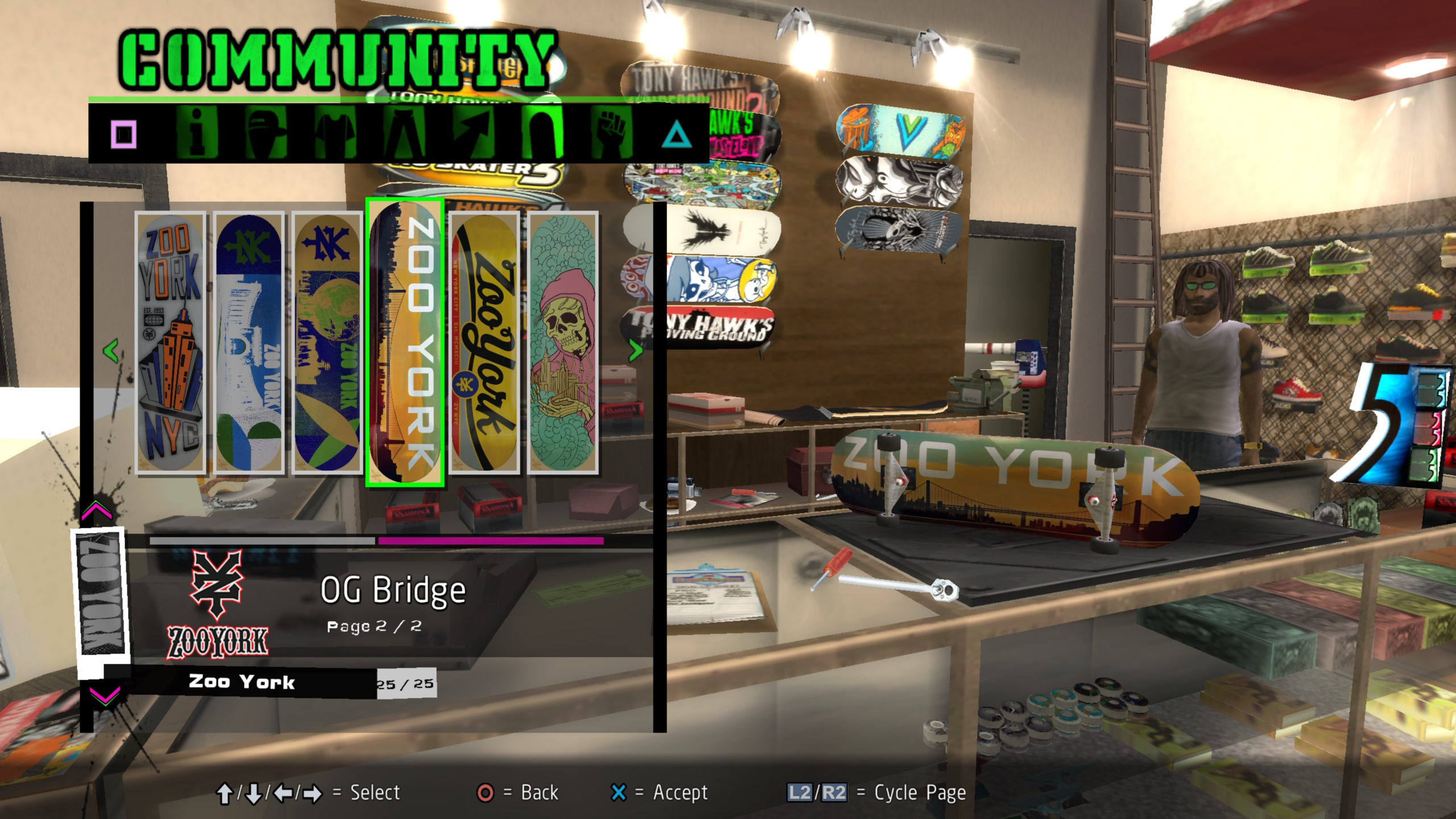Image resolution: width=1456 pixels, height=819 pixels.
Task: Choose the Zoo York NYC skyscraper deck
Action: tap(170, 343)
